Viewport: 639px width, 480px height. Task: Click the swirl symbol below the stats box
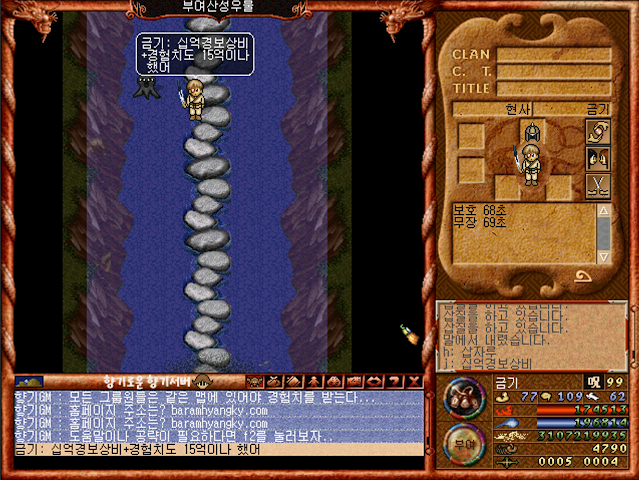580,274
